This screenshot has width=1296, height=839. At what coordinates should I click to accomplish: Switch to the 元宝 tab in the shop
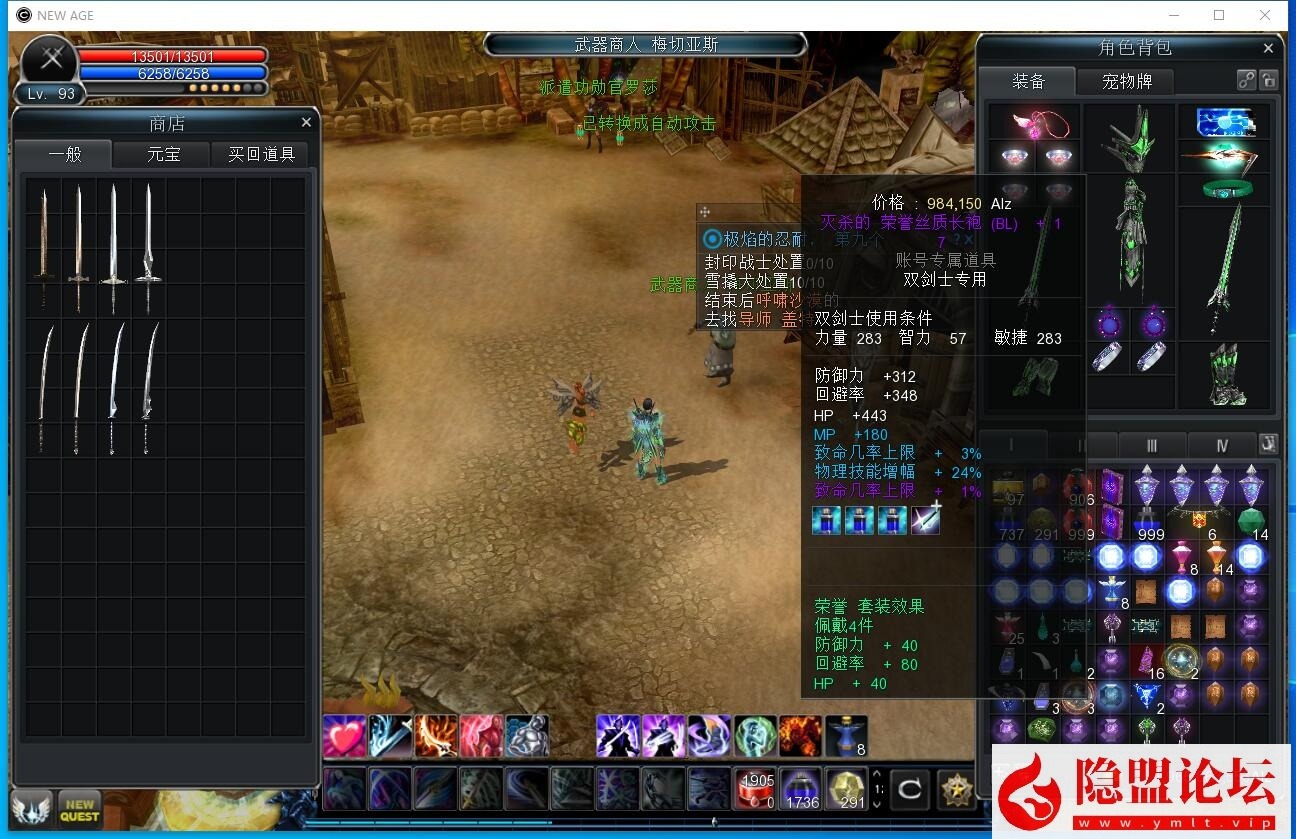coord(161,155)
